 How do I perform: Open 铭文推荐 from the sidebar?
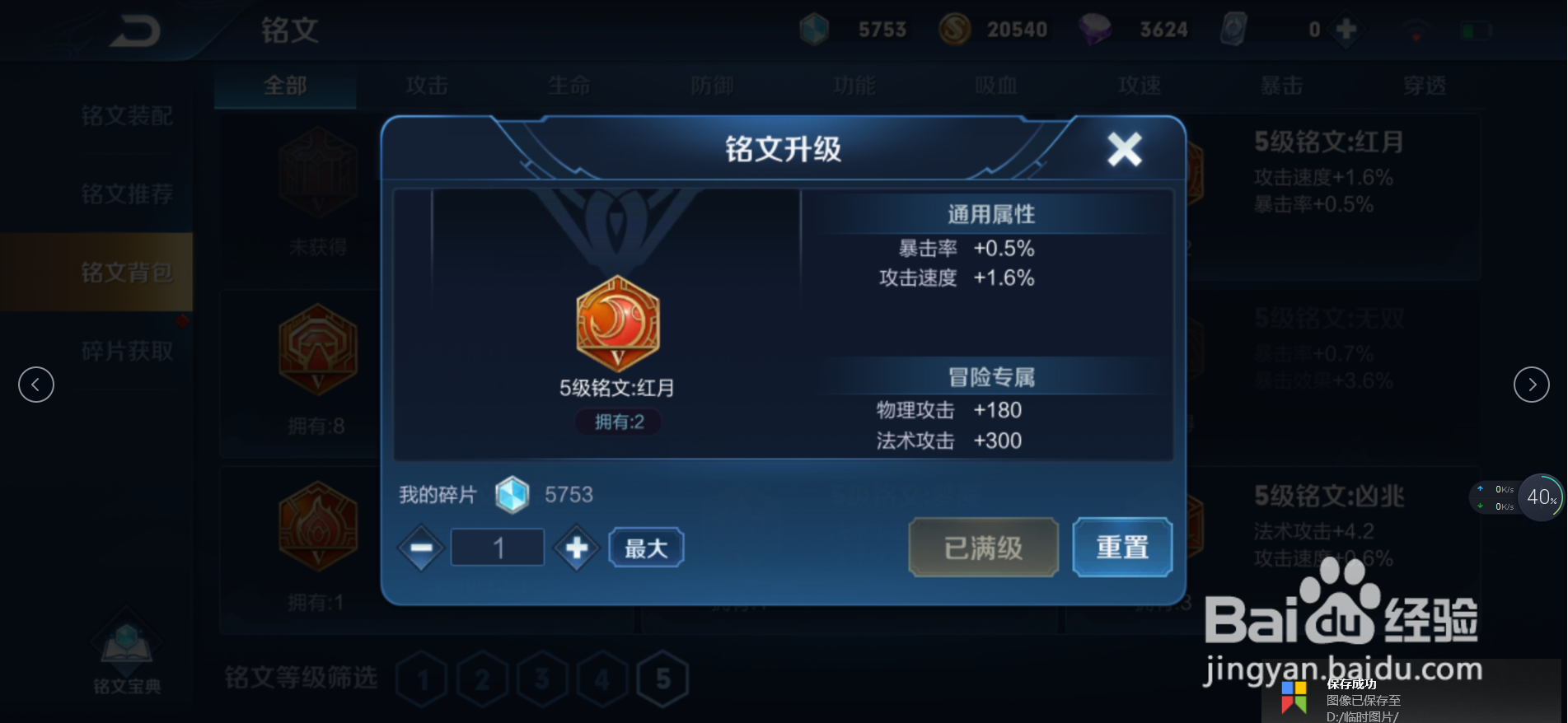point(128,193)
